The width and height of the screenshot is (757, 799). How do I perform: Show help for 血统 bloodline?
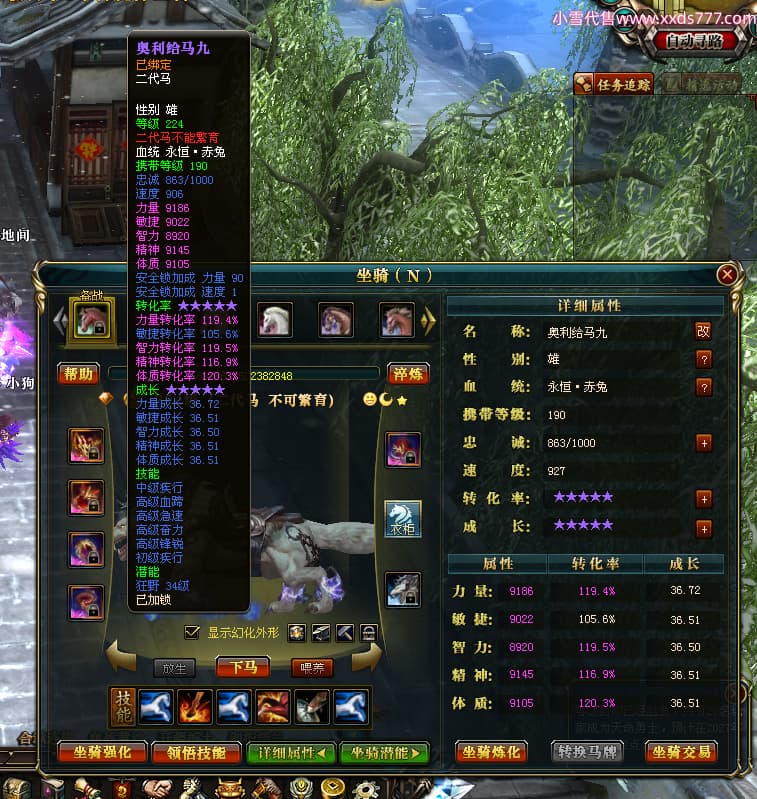click(x=703, y=386)
